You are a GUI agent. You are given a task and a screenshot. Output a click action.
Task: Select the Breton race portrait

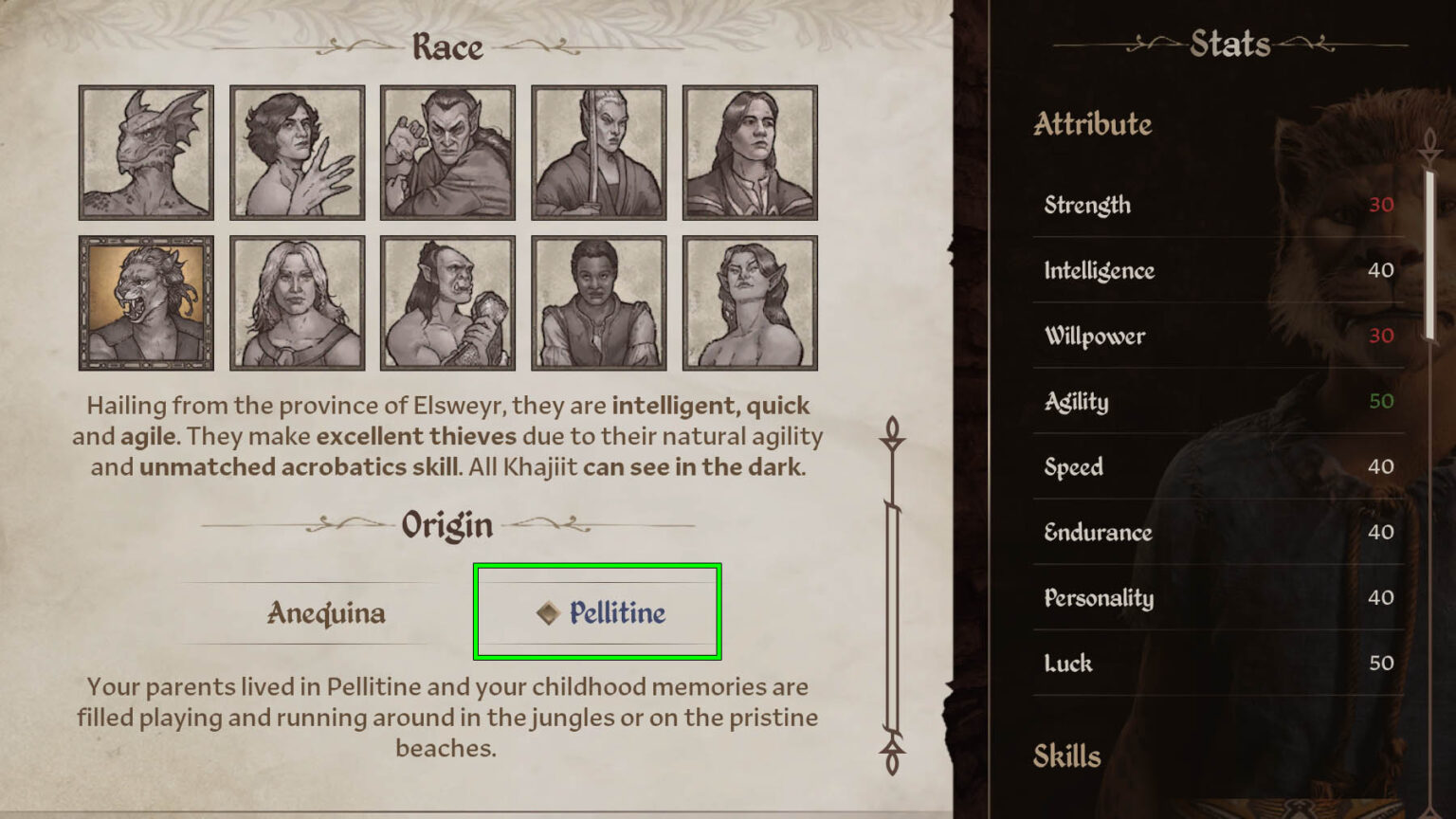pyautogui.click(x=297, y=152)
